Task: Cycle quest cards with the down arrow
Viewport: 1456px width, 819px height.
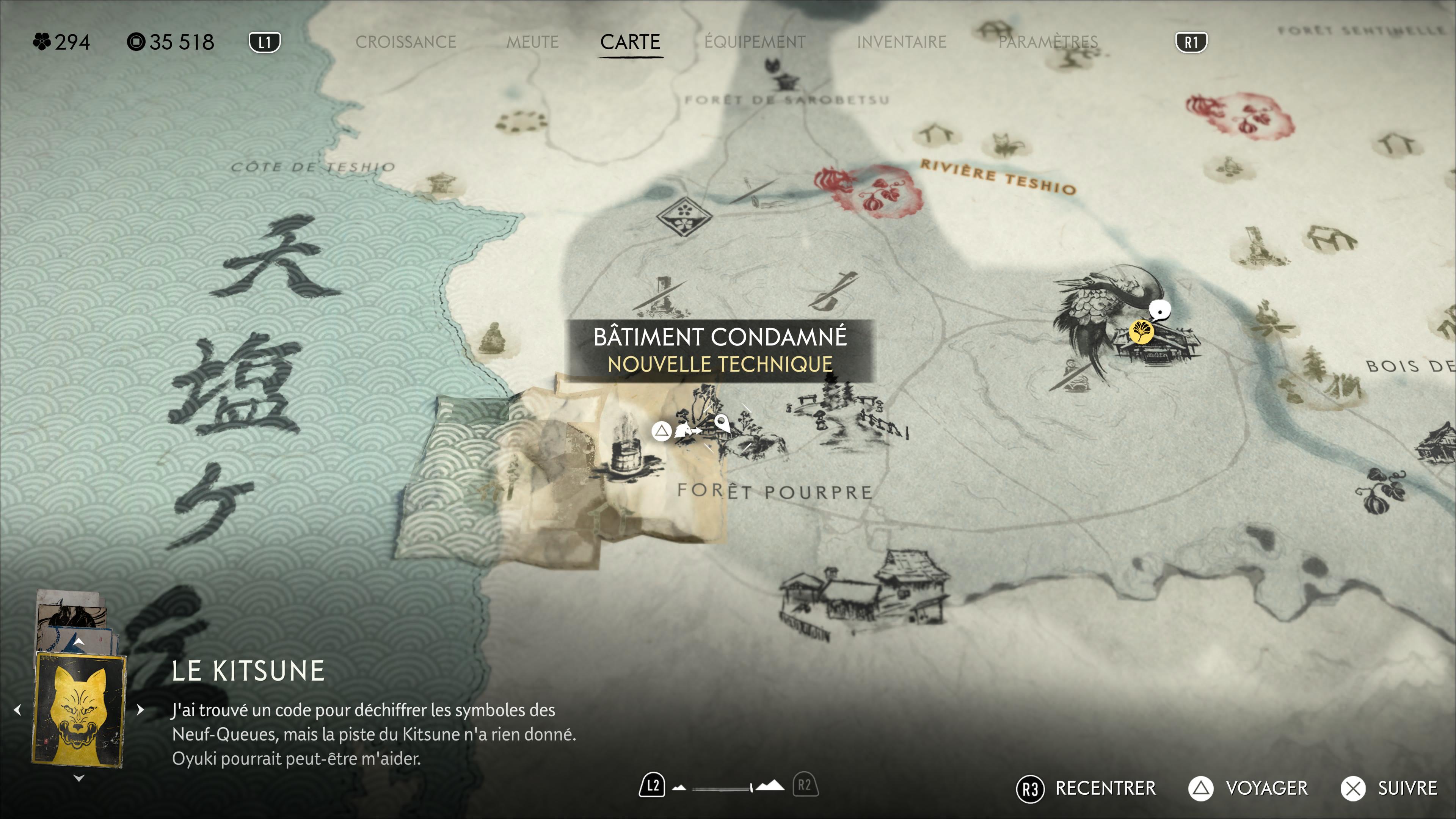Action: pyautogui.click(x=79, y=778)
